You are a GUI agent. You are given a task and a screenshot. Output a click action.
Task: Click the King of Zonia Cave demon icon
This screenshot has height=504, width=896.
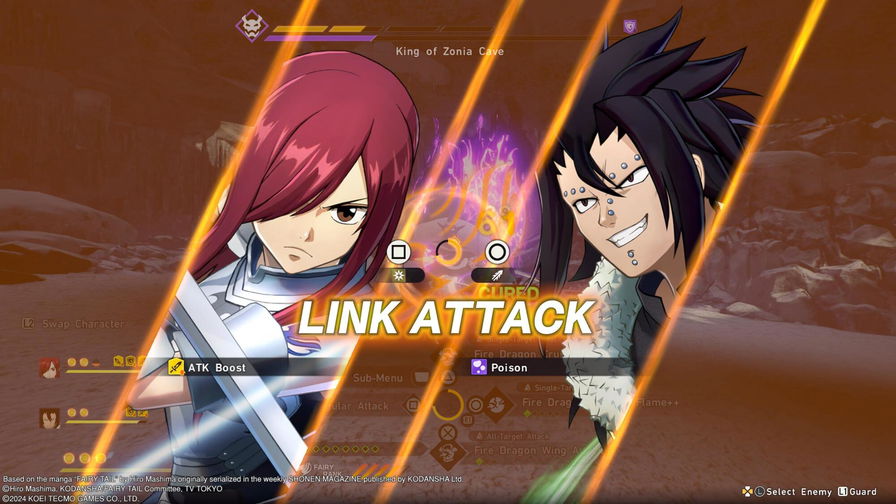(249, 25)
